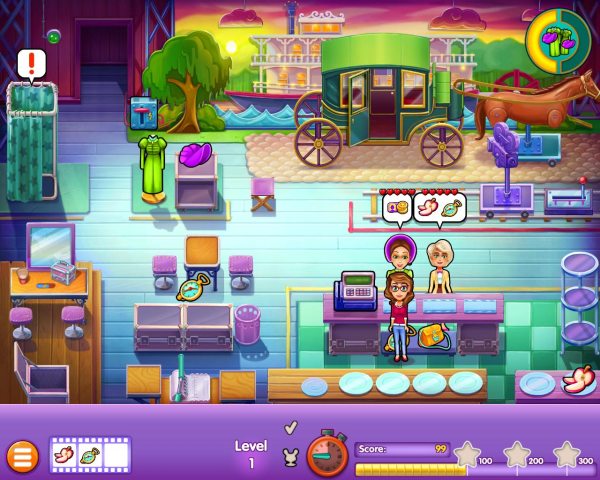
Task: Open the orange hamburger menu button
Action: click(x=22, y=456)
